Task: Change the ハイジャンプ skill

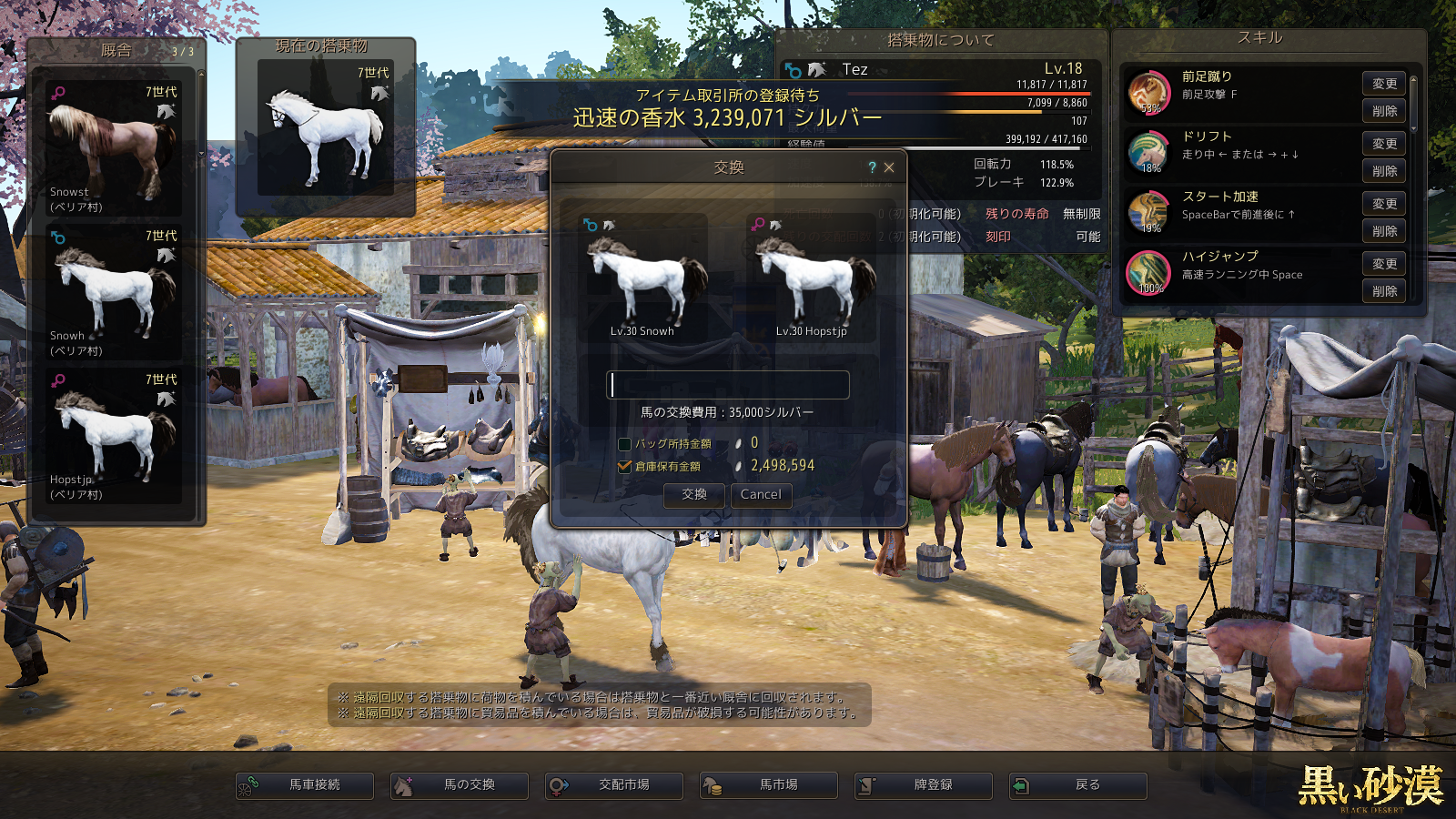Action: point(1384,264)
